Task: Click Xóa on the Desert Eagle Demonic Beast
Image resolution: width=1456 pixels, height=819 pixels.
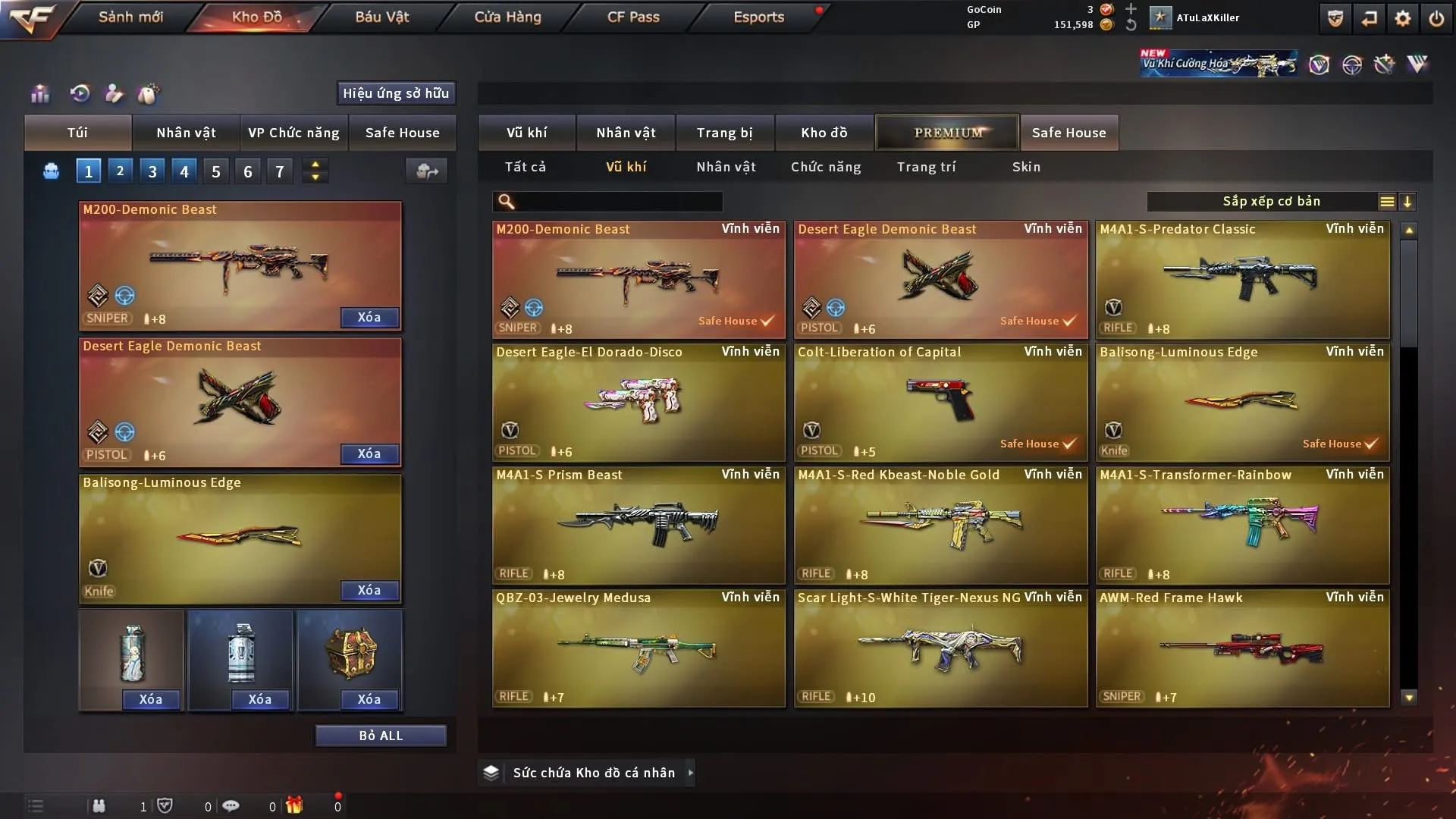Action: 369,453
